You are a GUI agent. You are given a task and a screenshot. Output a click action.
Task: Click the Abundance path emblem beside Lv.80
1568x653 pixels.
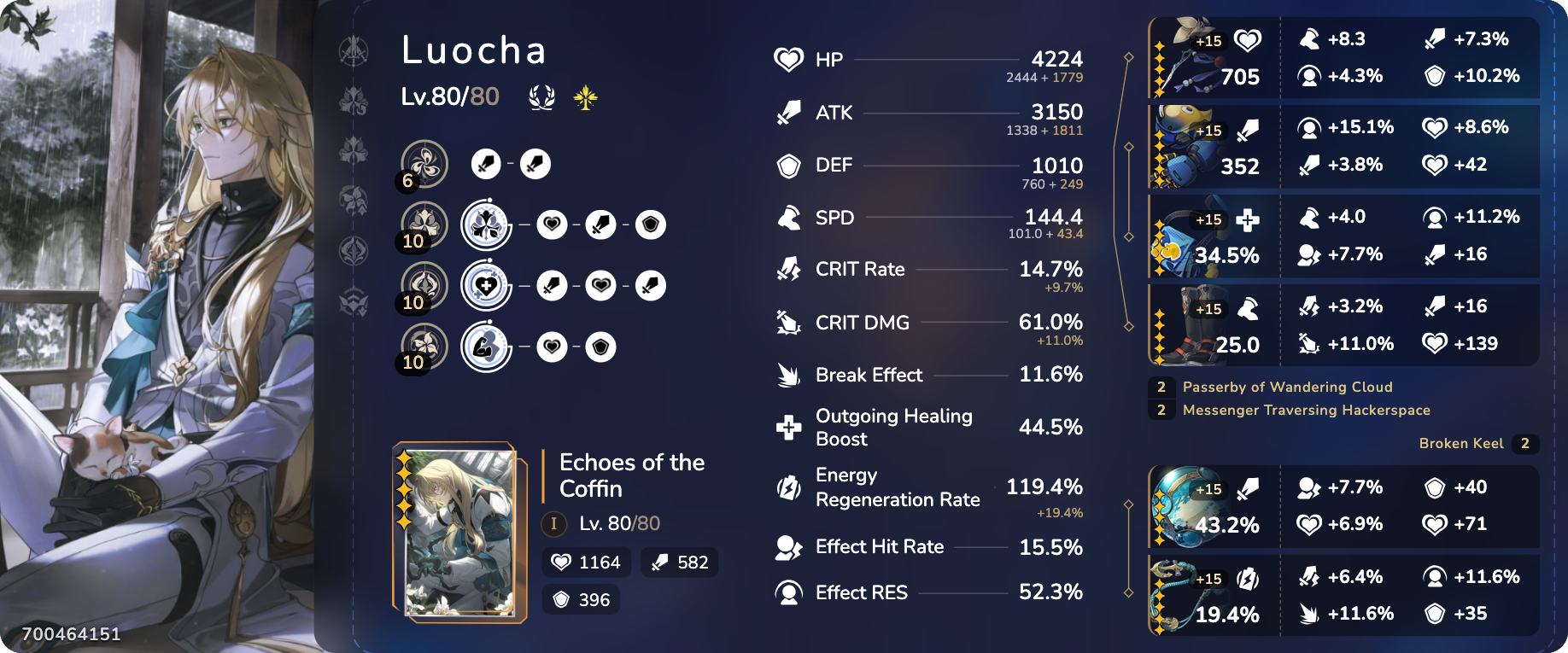click(542, 97)
